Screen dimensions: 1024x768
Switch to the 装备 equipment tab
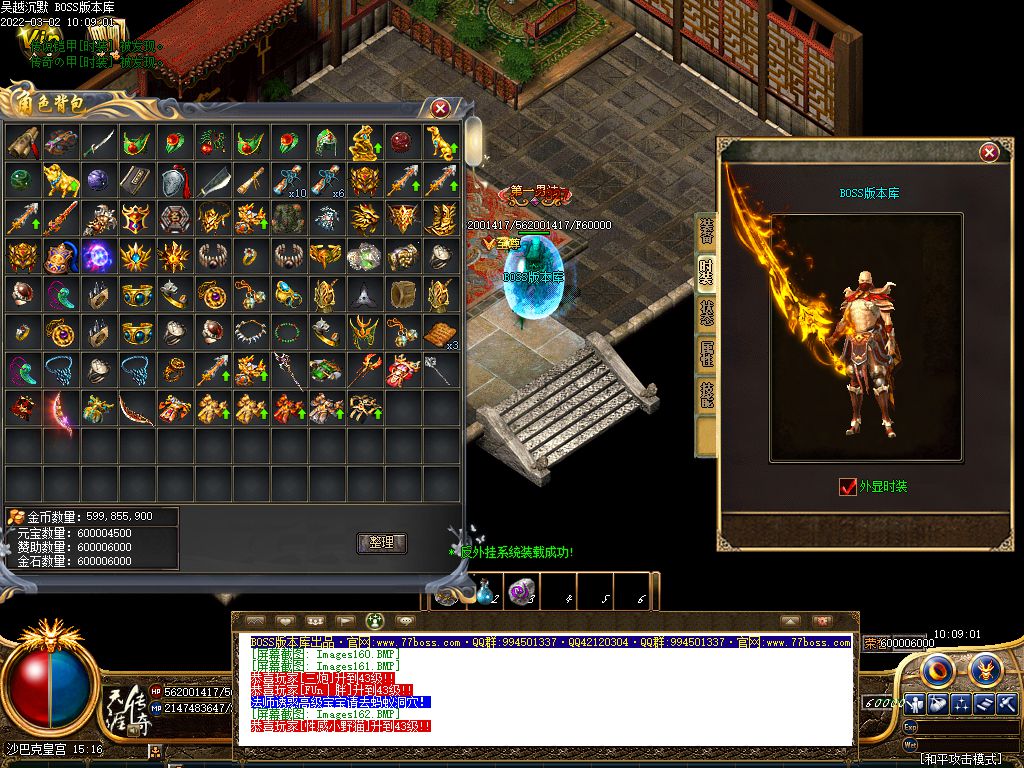[707, 232]
